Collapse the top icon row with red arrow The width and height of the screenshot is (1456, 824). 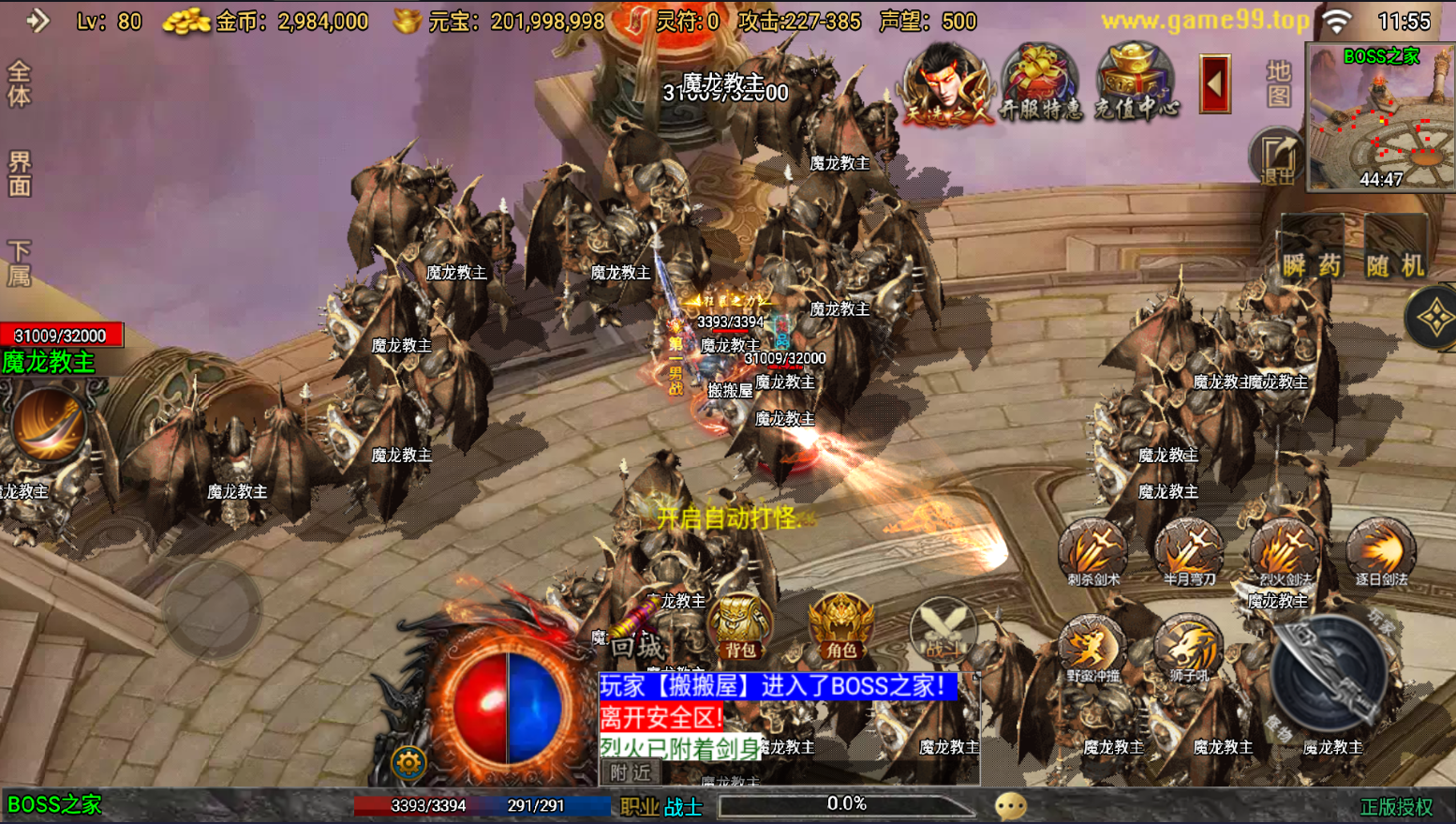pos(1215,84)
